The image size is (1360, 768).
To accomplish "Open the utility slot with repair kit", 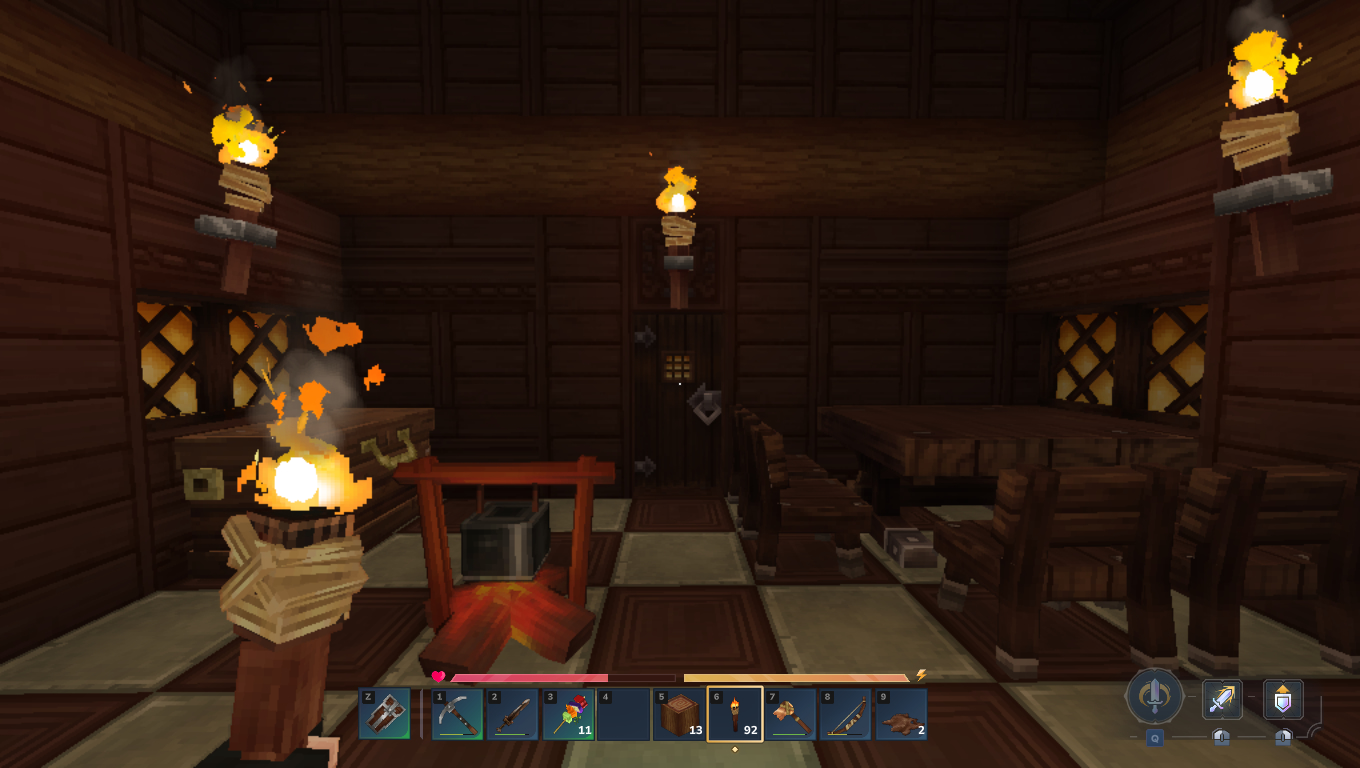I will [384, 714].
